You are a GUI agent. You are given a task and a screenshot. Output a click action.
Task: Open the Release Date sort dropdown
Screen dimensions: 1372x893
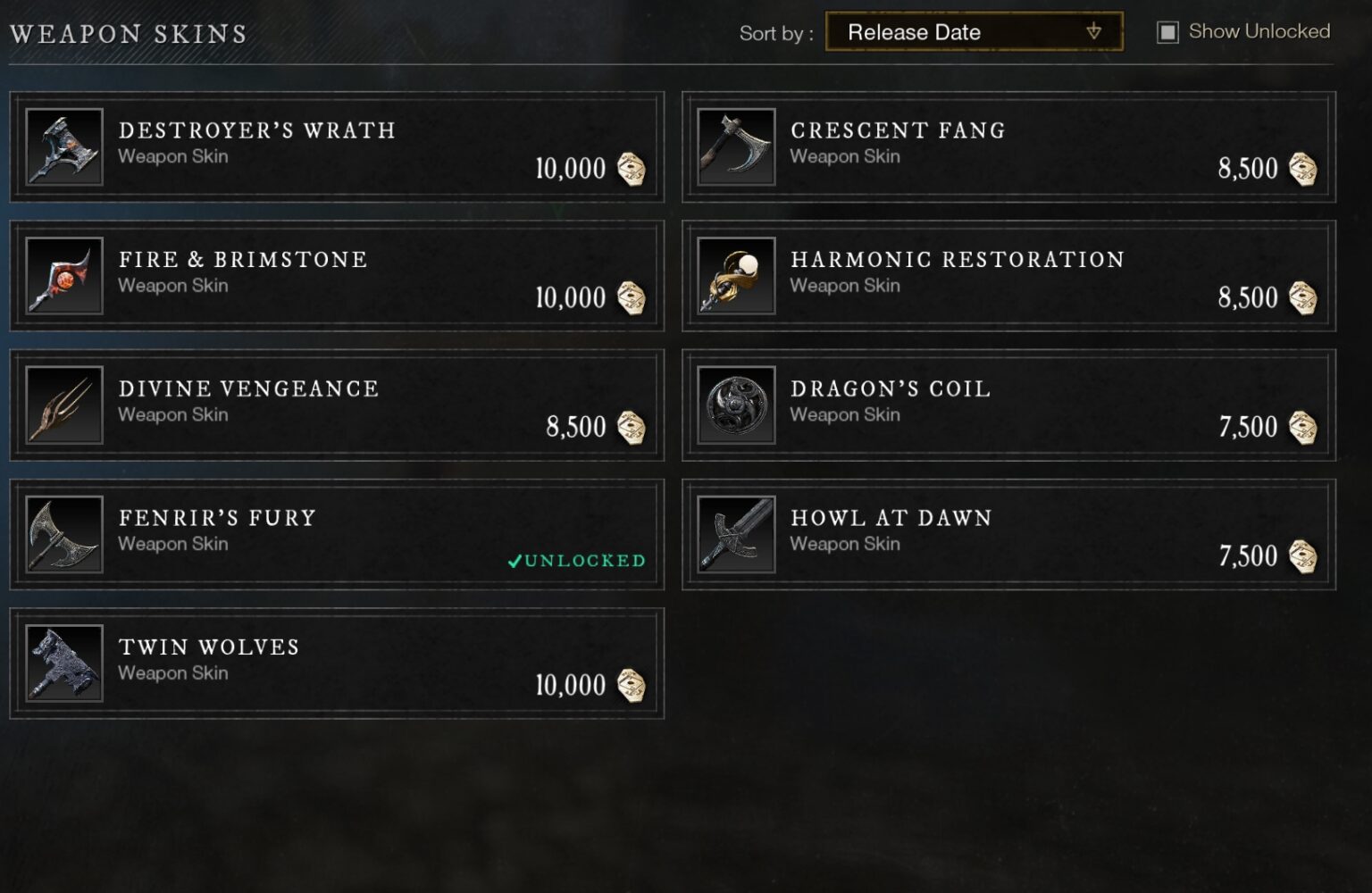pos(974,32)
